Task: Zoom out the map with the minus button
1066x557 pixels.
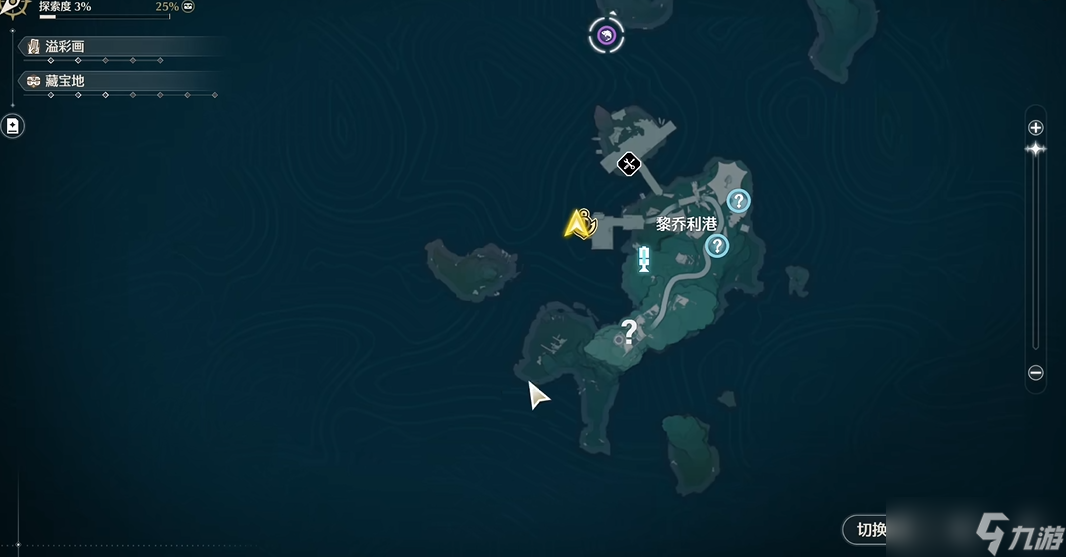Action: coord(1036,373)
